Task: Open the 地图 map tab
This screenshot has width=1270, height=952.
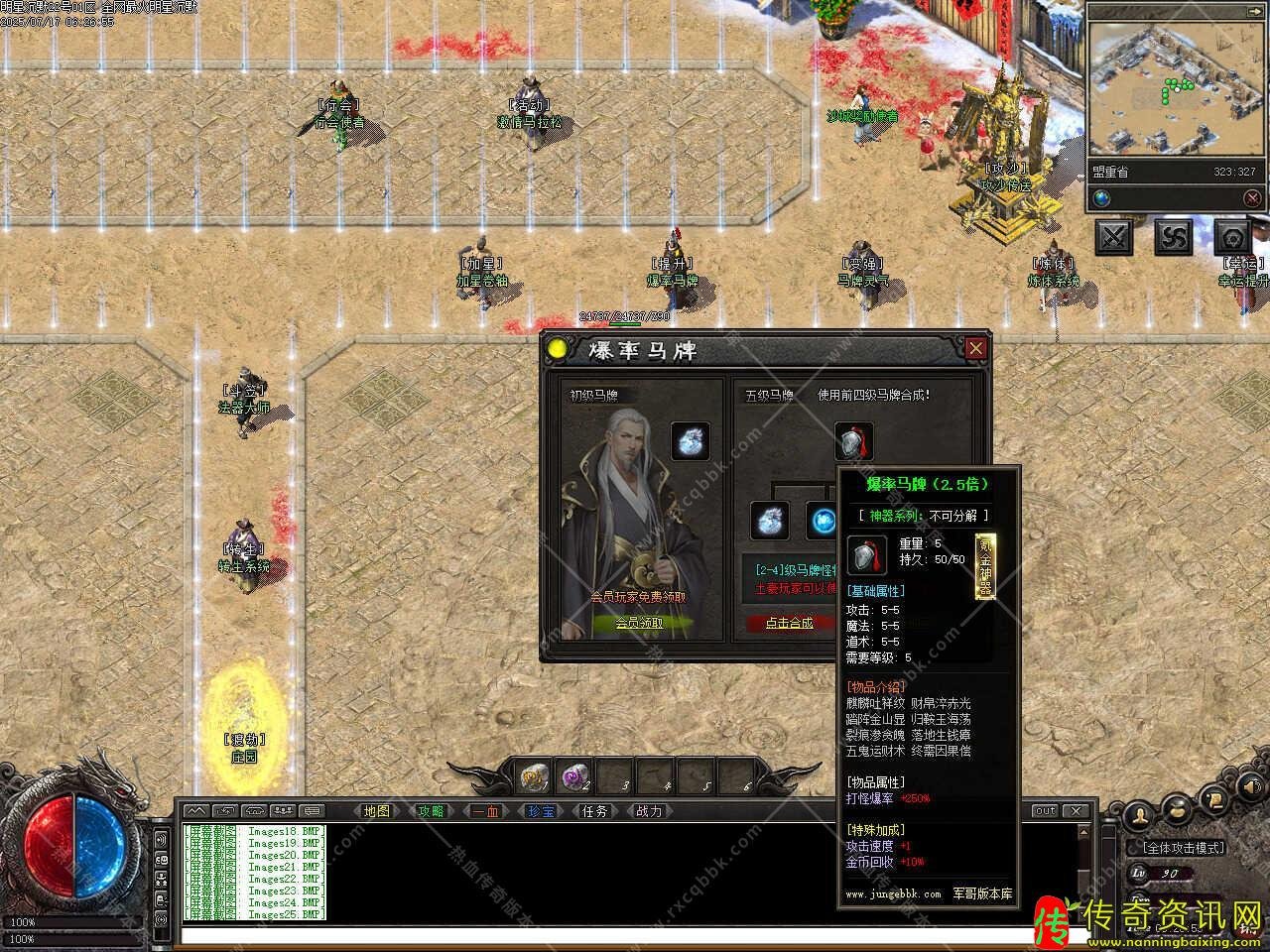Action: click(377, 811)
